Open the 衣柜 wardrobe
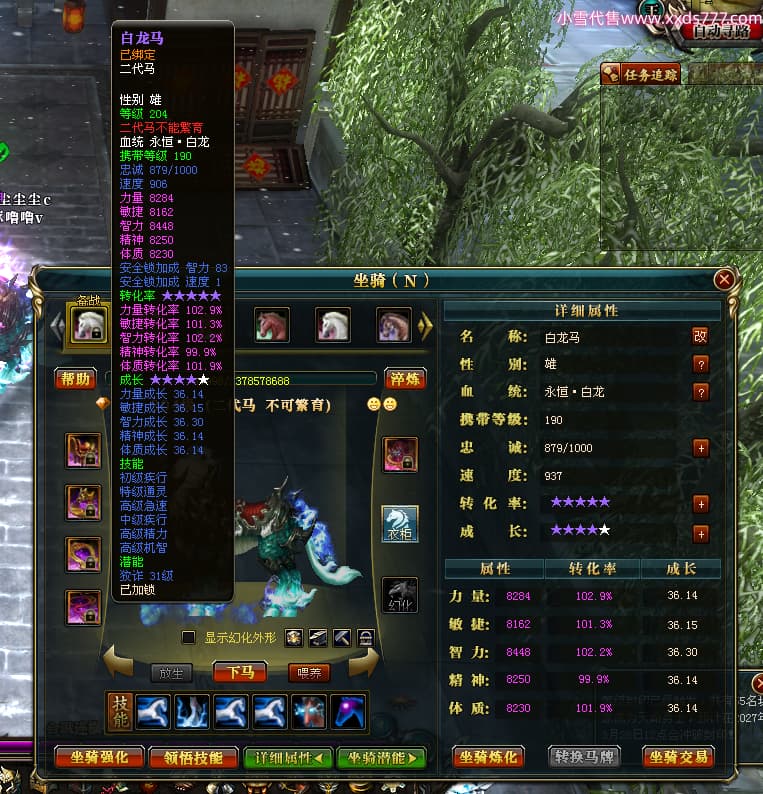763x794 pixels. coord(400,524)
